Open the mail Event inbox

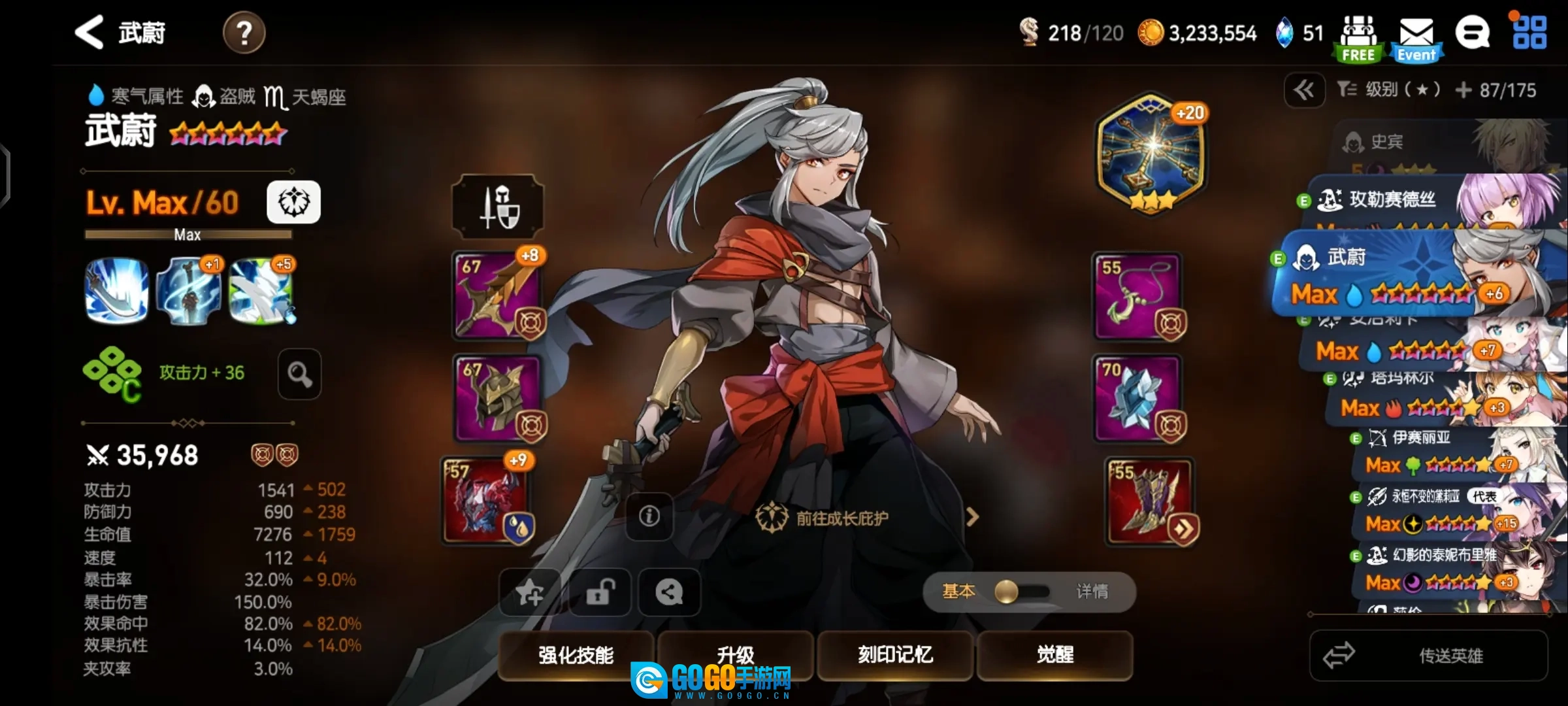tap(1416, 38)
